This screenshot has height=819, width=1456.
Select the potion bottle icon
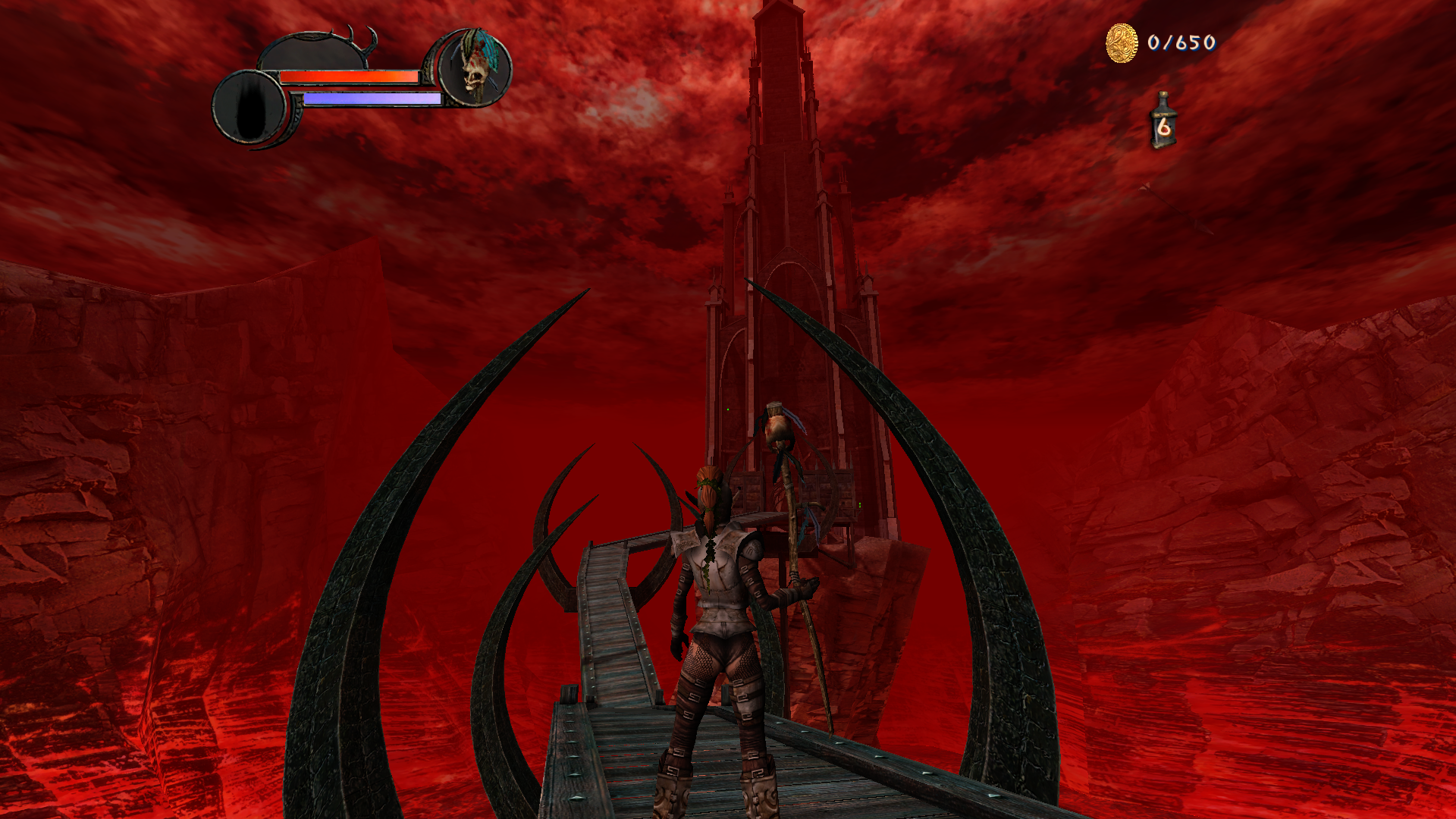(1163, 121)
